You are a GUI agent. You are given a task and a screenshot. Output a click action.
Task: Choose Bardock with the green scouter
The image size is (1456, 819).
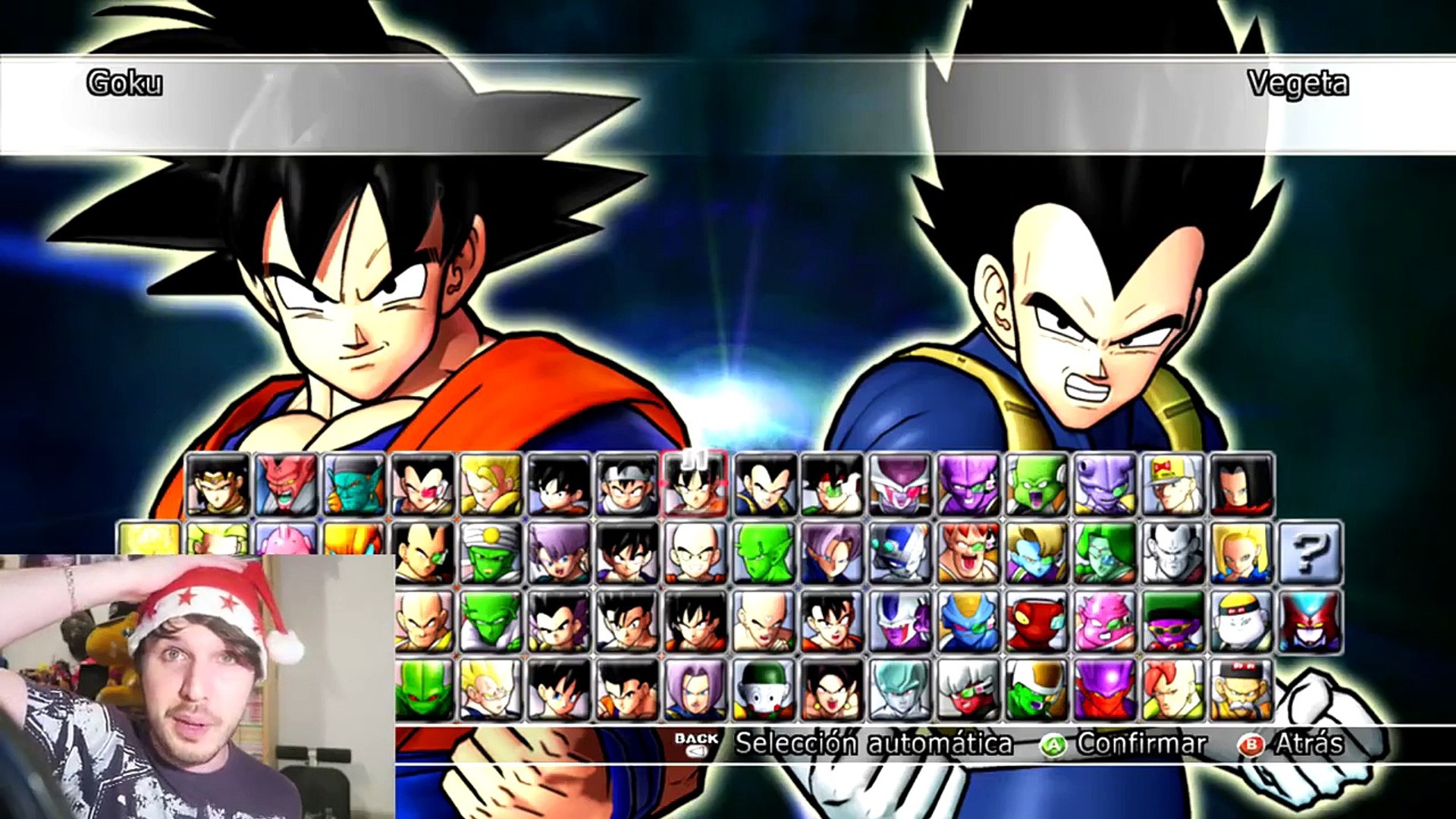click(832, 485)
